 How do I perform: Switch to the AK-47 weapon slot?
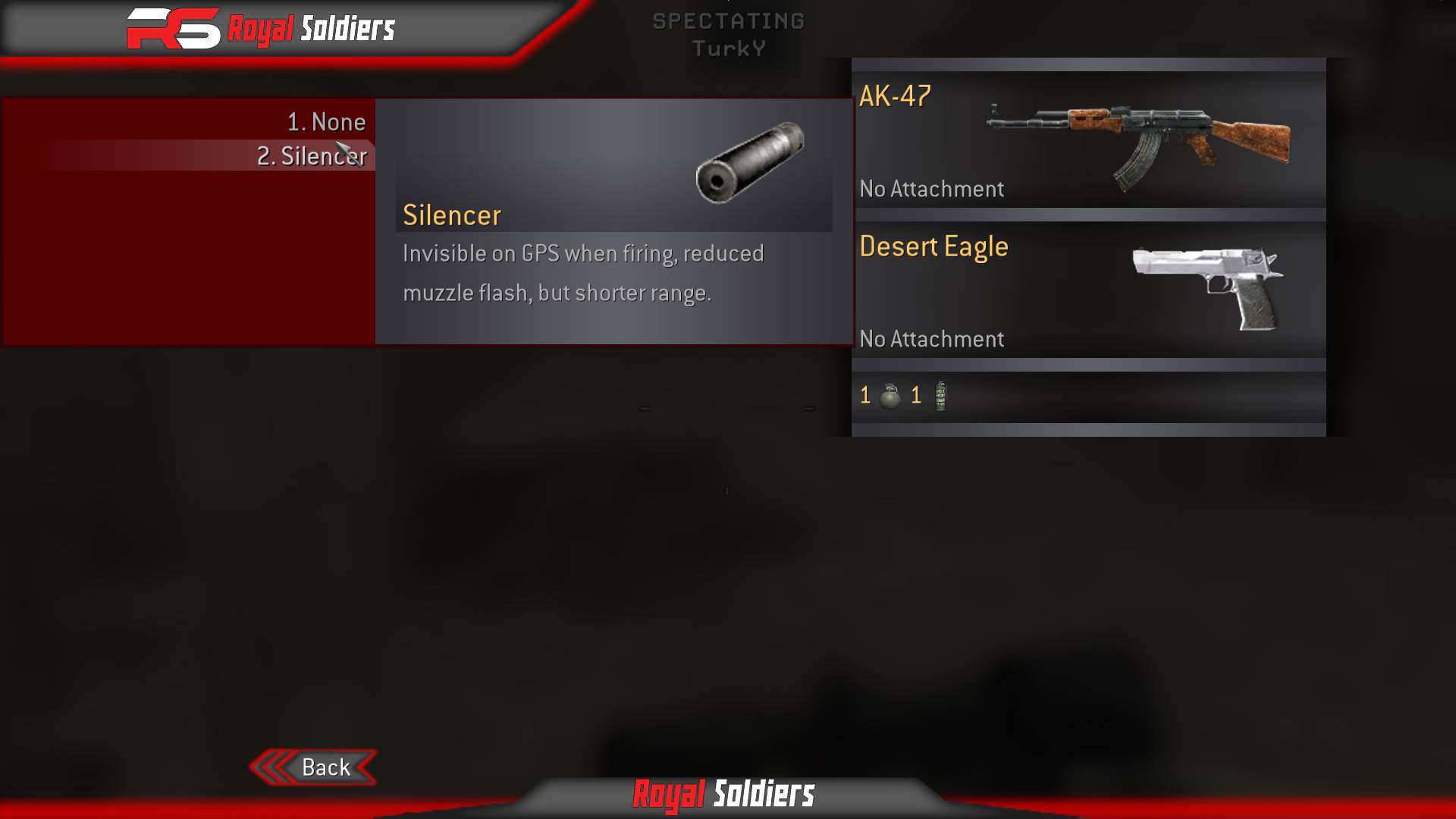895,97
